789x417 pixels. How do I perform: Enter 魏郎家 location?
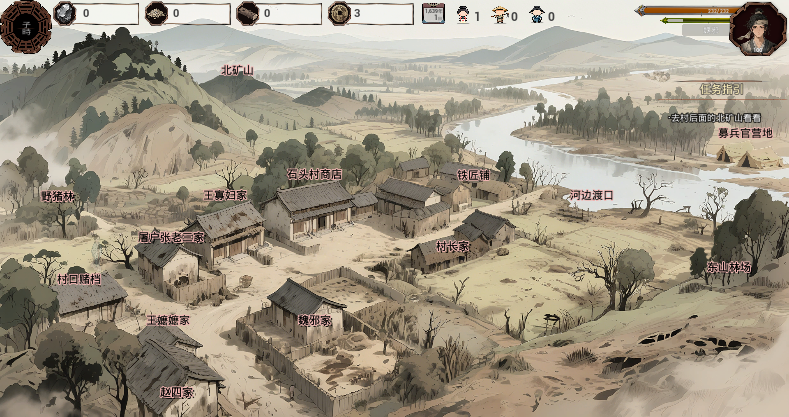[314, 320]
